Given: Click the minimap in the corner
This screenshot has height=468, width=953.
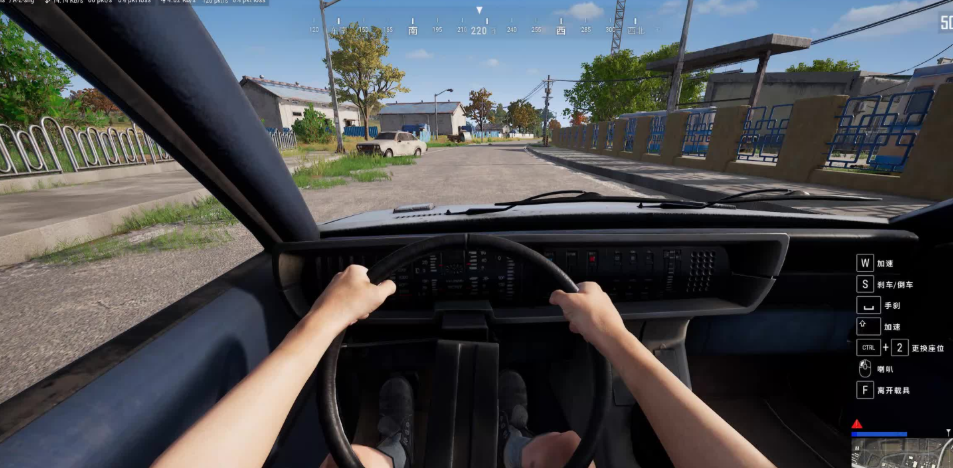Looking at the screenshot, I should pyautogui.click(x=902, y=453).
